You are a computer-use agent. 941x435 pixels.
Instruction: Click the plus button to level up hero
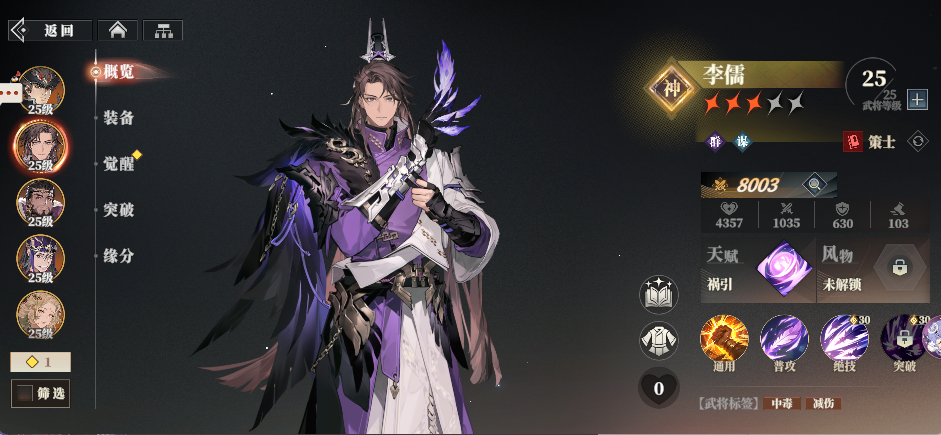pos(916,100)
